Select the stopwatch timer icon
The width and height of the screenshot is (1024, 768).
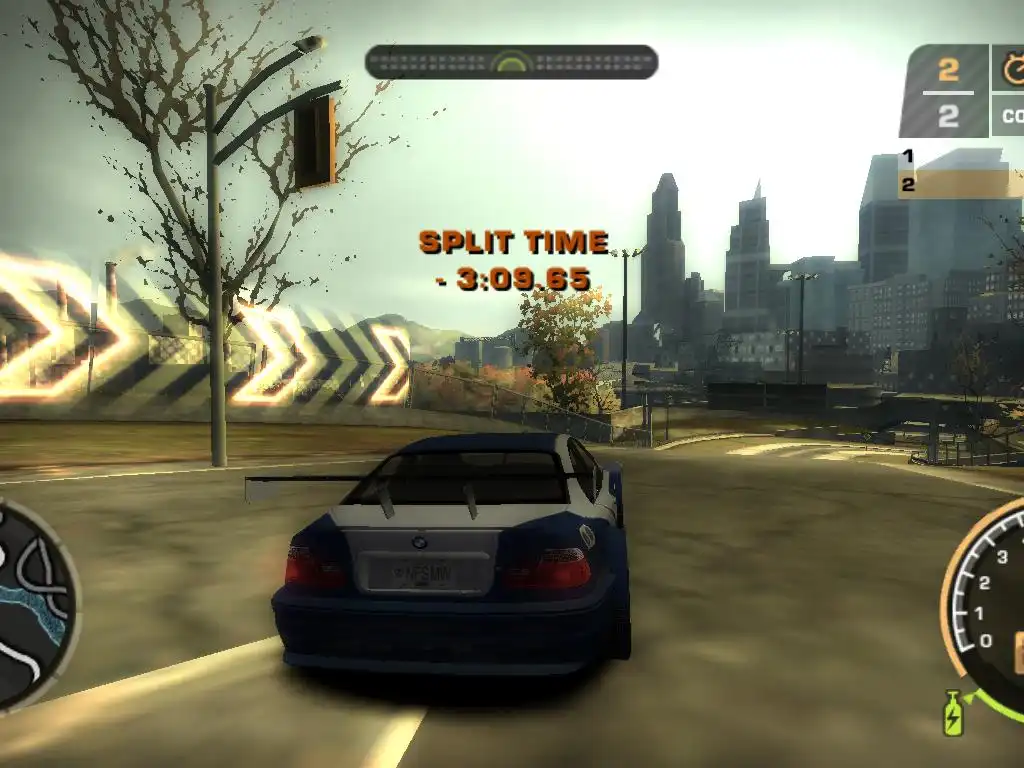coord(1012,69)
